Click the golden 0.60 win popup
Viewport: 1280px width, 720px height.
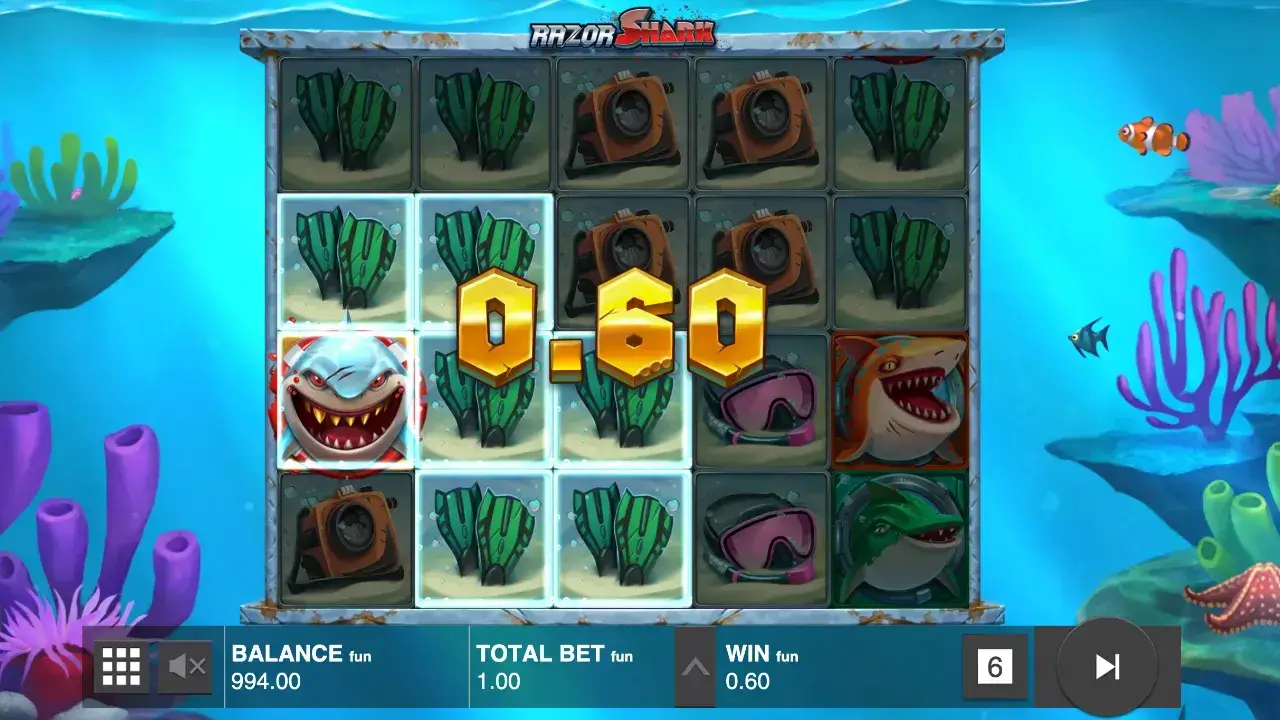615,330
